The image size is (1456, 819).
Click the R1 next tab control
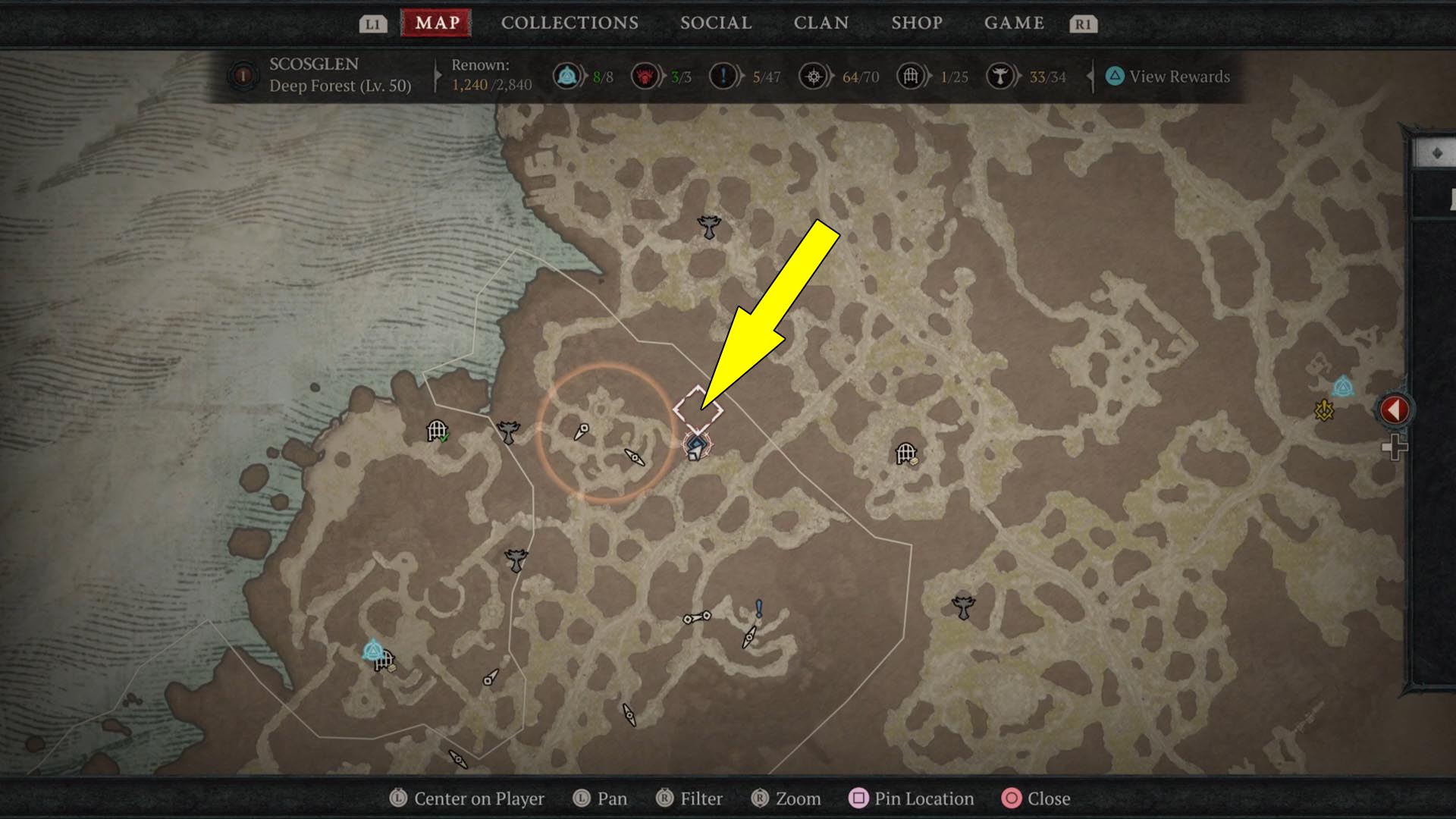click(x=1083, y=23)
